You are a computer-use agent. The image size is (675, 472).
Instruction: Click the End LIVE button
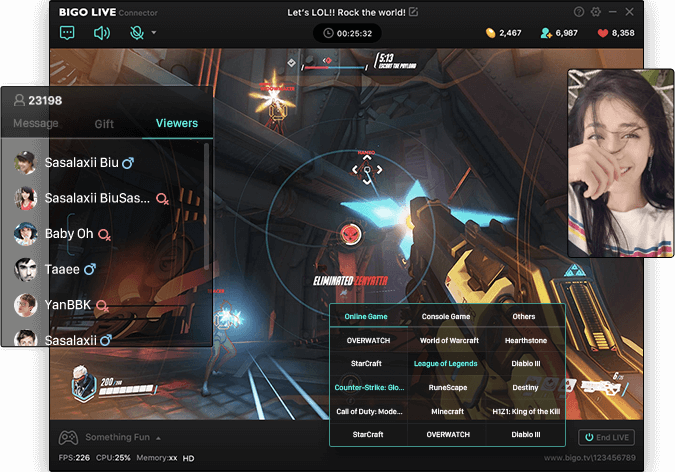click(x=606, y=437)
